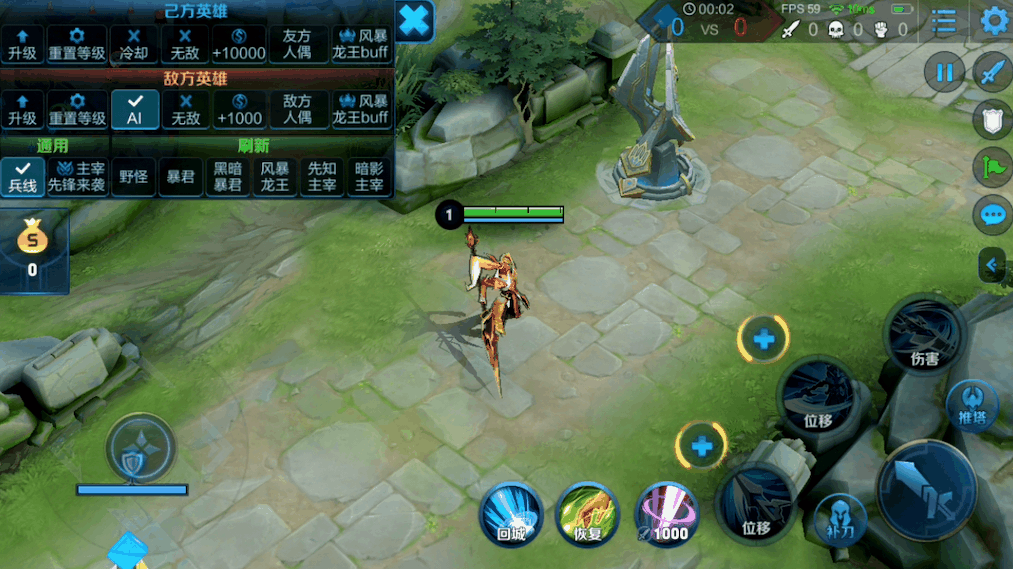Toggle the 兵线 minion wave checkbox

click(22, 176)
